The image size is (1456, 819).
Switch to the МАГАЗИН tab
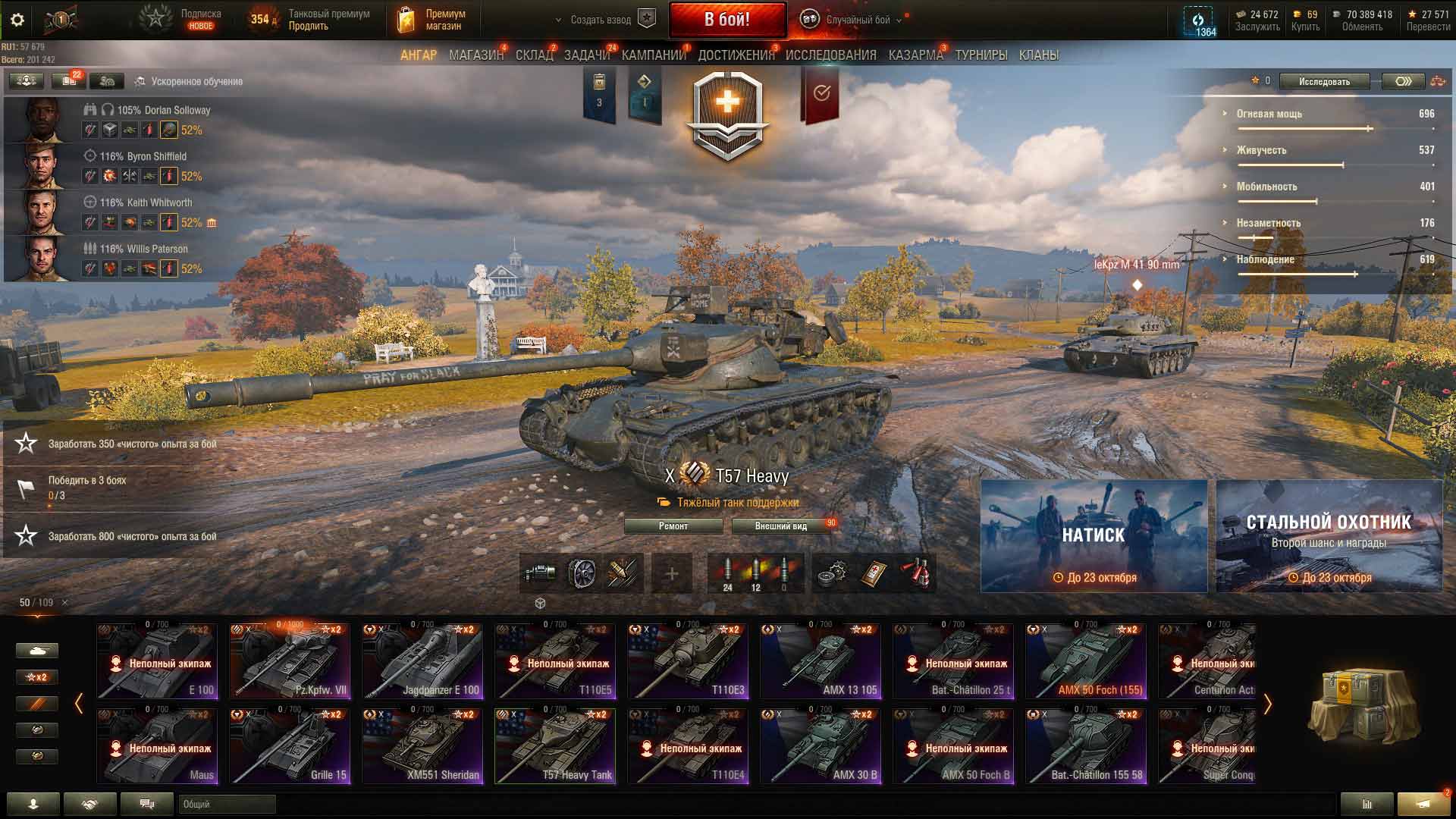[x=475, y=55]
